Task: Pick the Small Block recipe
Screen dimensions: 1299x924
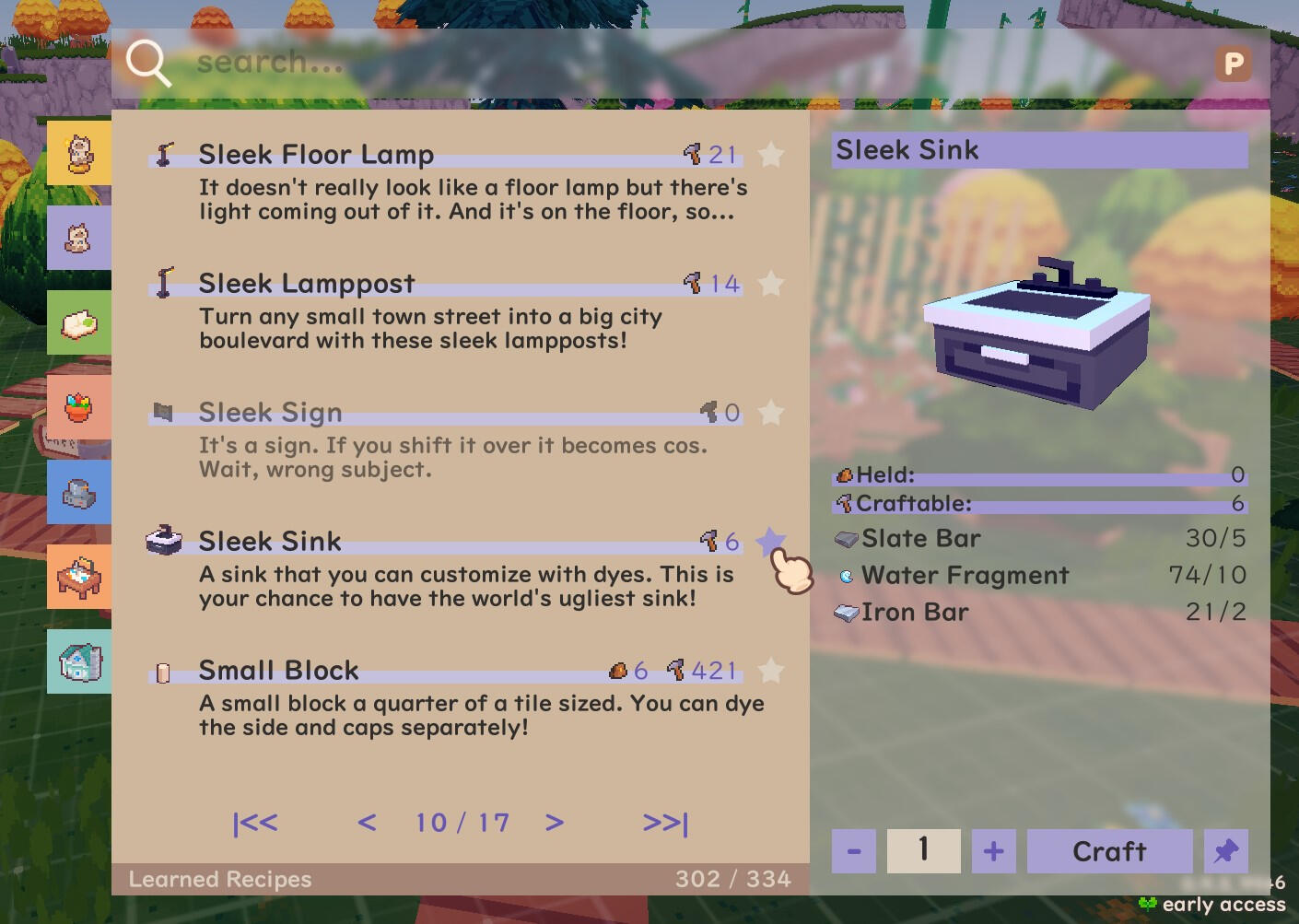Action: 278,671
